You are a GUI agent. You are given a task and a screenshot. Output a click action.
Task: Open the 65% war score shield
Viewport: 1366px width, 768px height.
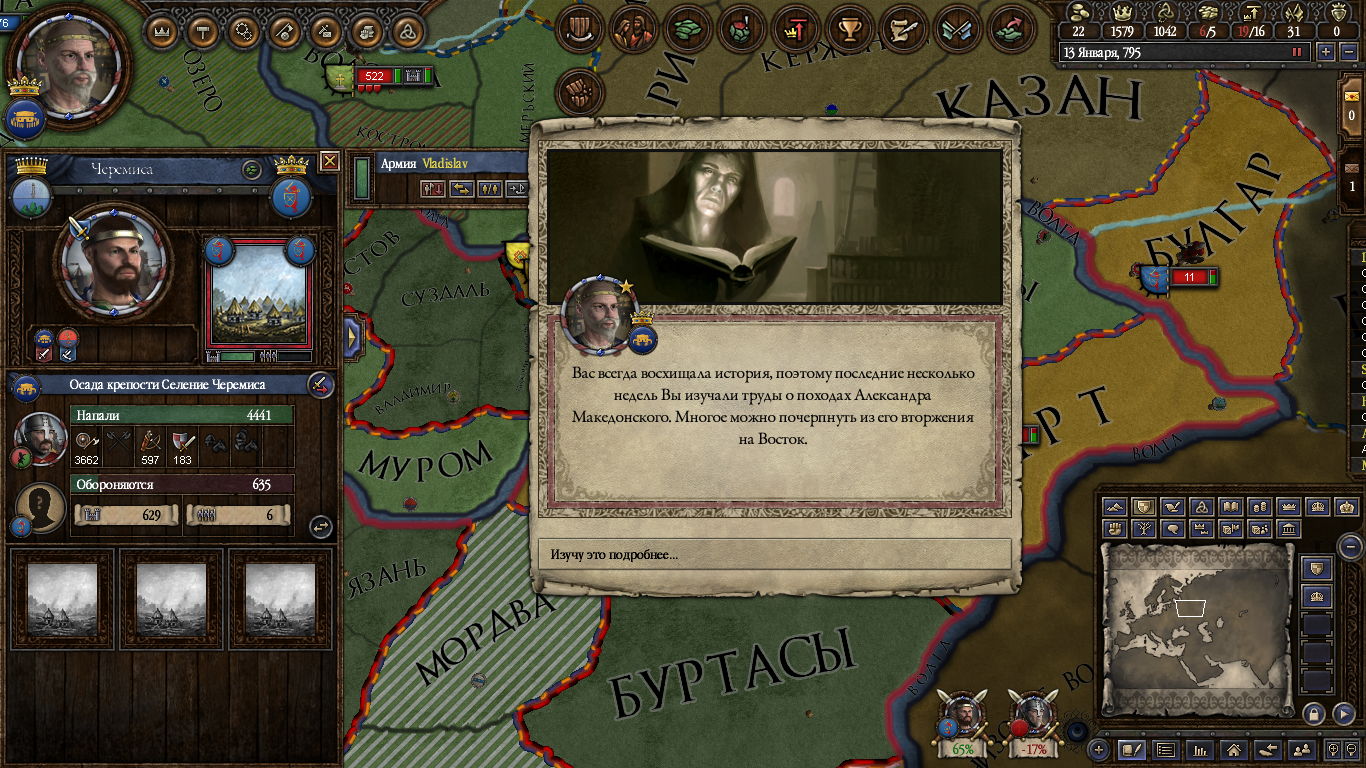click(962, 722)
